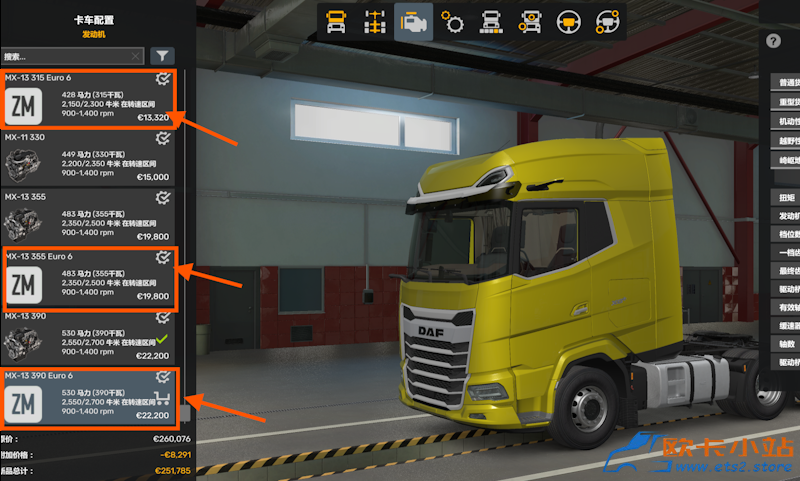The width and height of the screenshot is (800, 481).
Task: Open the engine list filter
Action: click(x=162, y=57)
